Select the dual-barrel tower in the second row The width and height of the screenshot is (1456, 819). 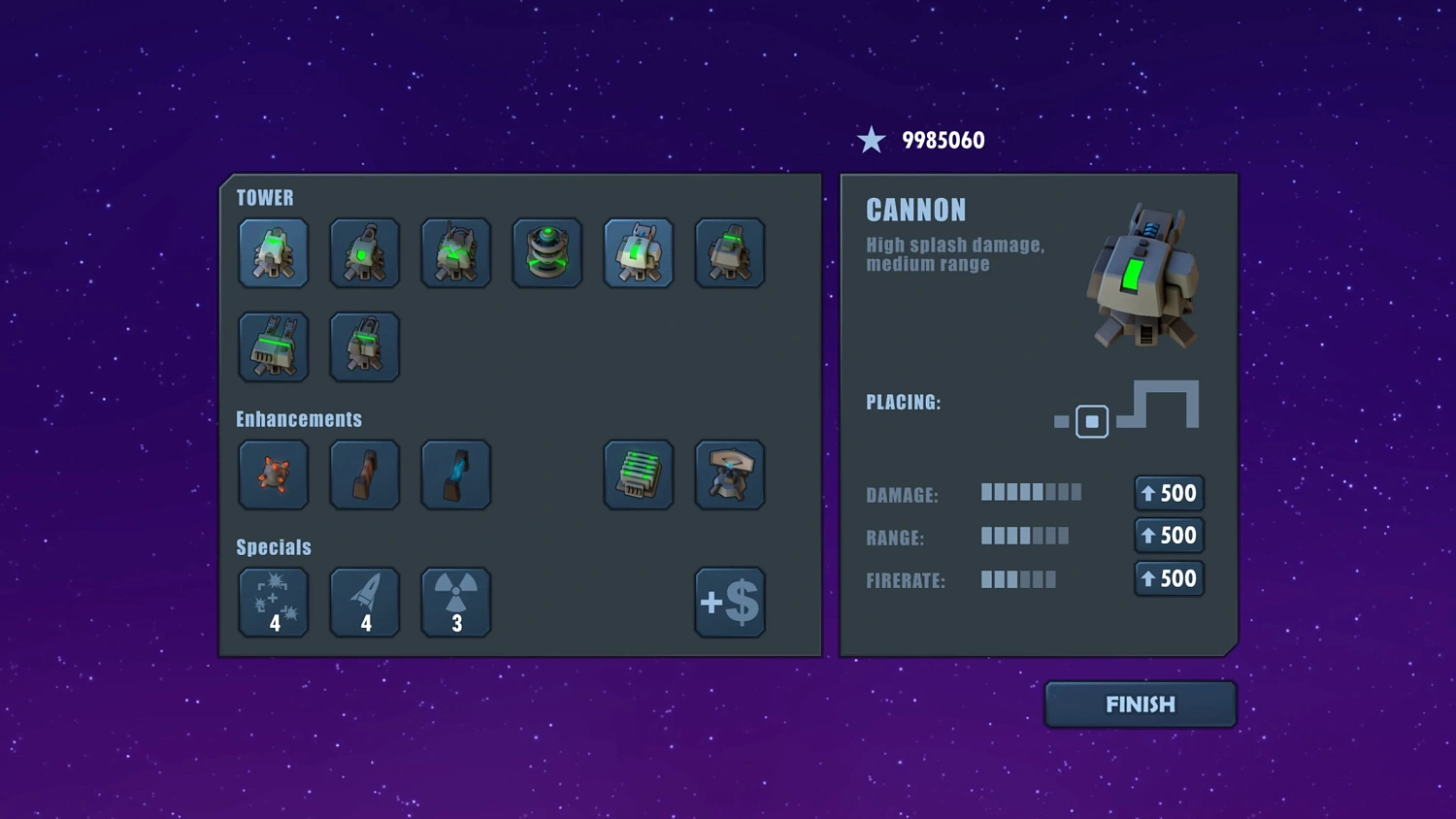coord(273,346)
